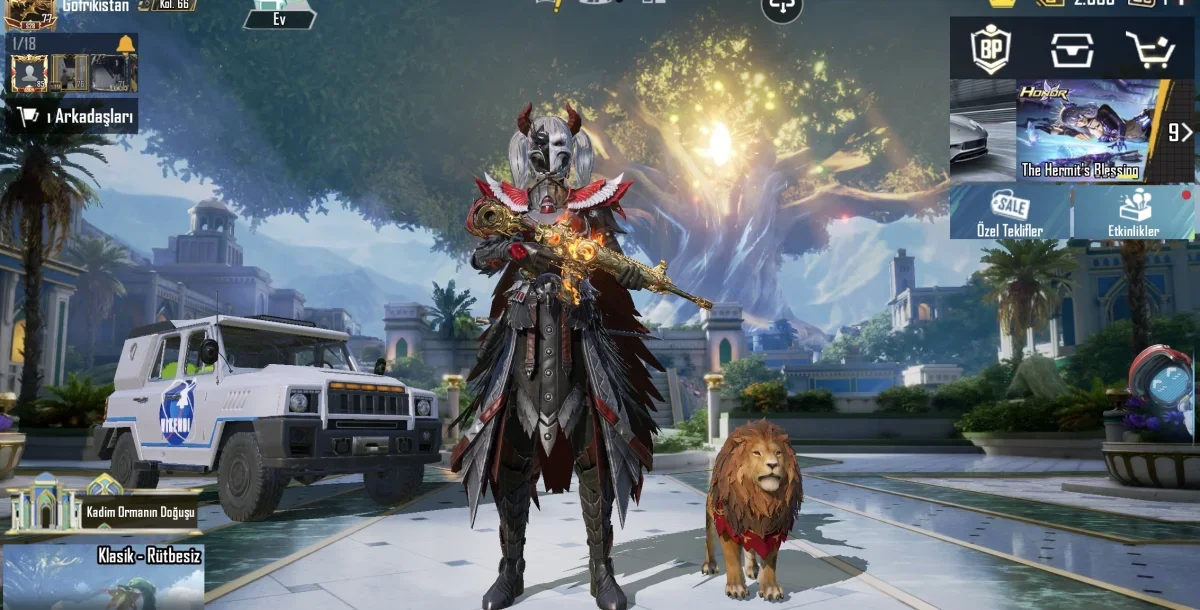Open the BP pass icon

tap(991, 48)
